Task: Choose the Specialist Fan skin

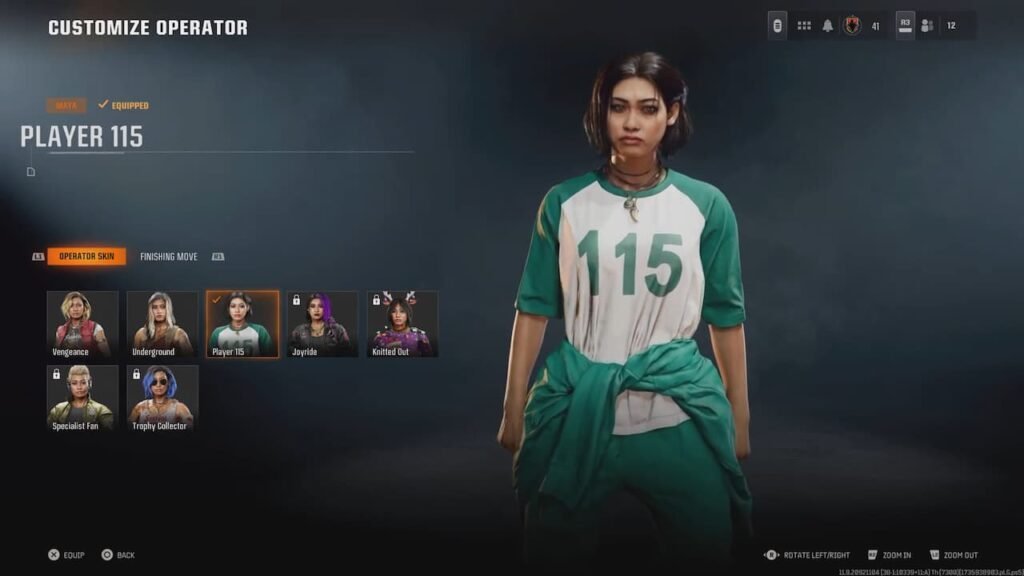Action: tap(82, 398)
